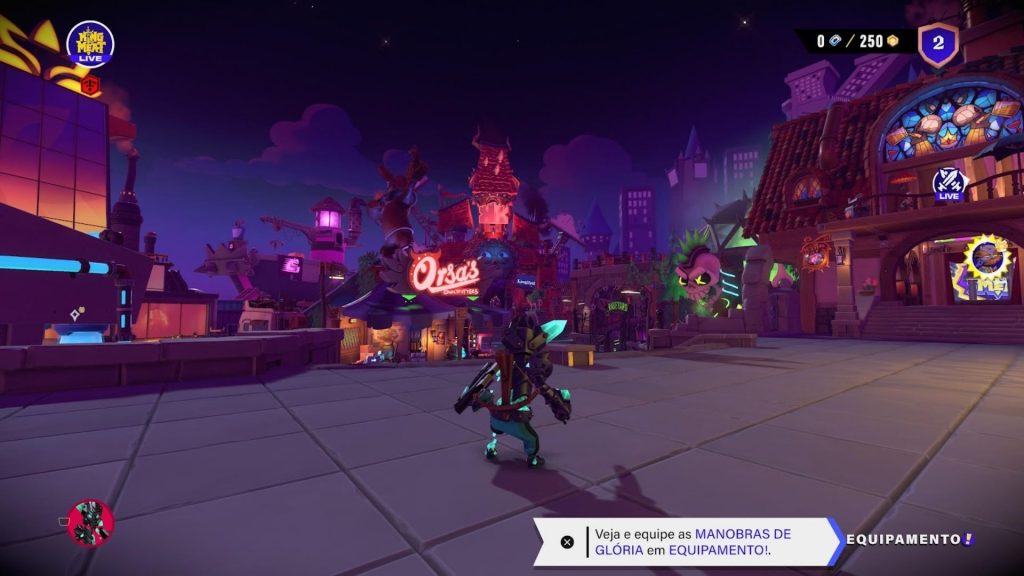The width and height of the screenshot is (1024, 576).
Task: Open the Equipamento menu
Action: tap(909, 540)
